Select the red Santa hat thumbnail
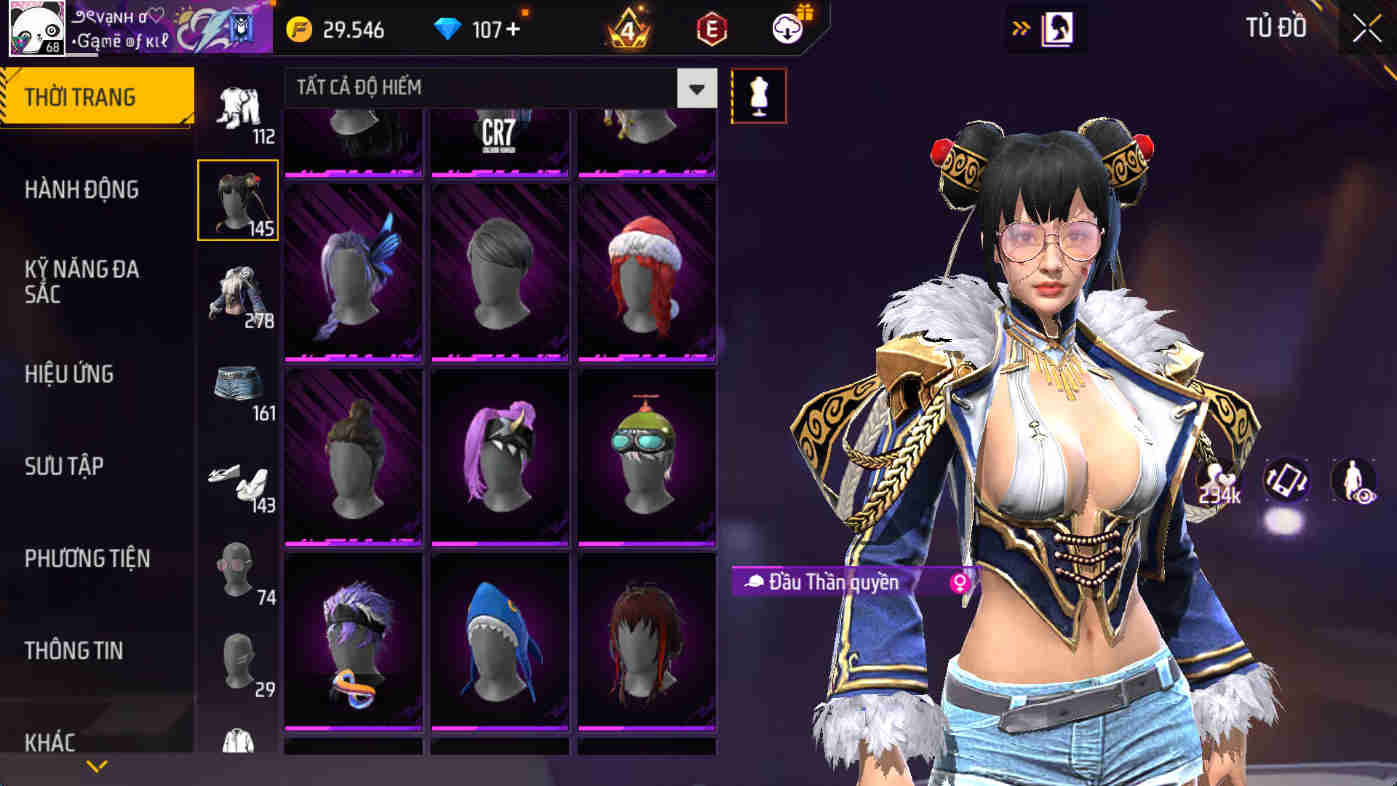The width and height of the screenshot is (1397, 786). 646,270
